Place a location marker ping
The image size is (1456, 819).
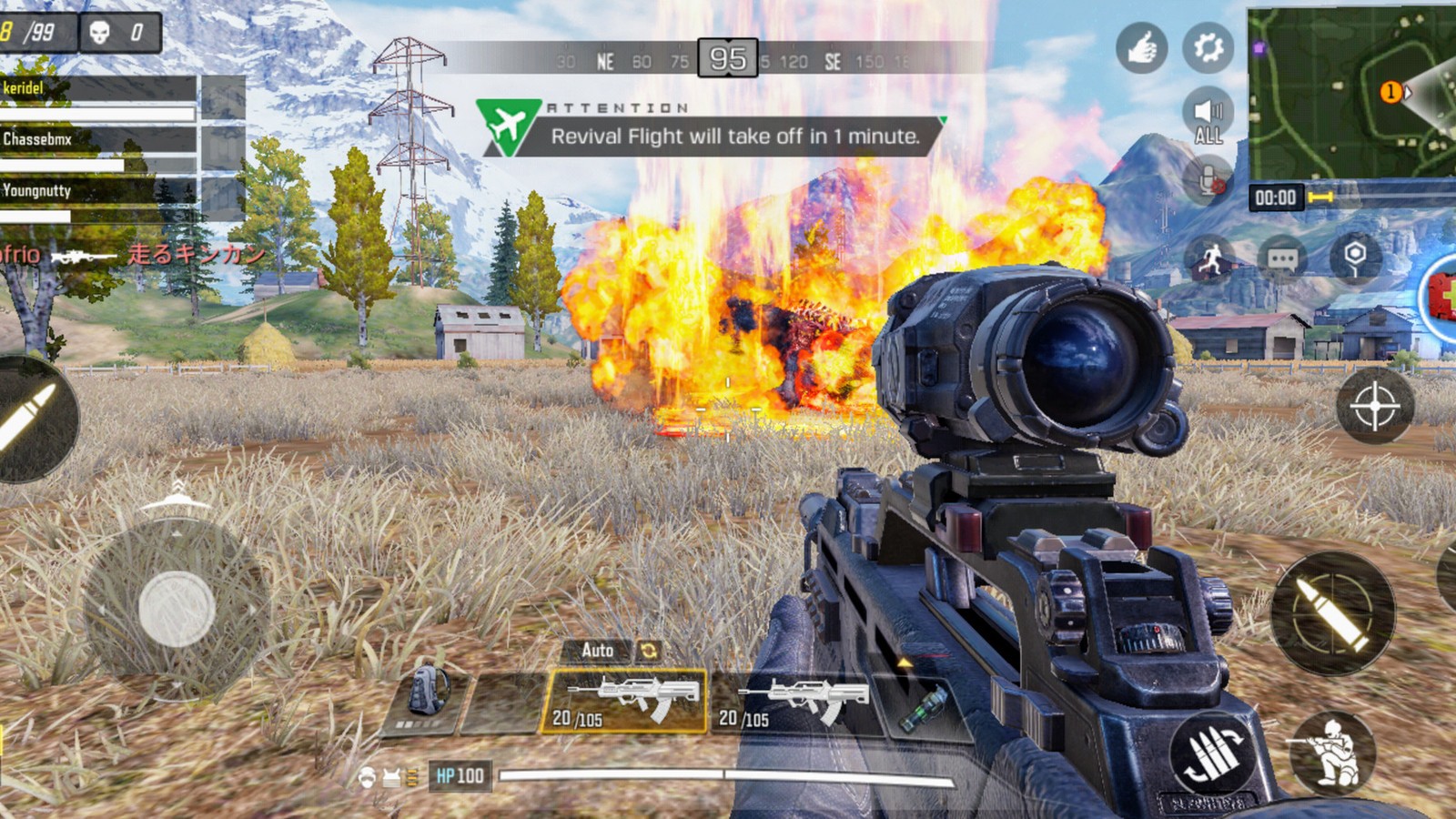tap(1355, 258)
